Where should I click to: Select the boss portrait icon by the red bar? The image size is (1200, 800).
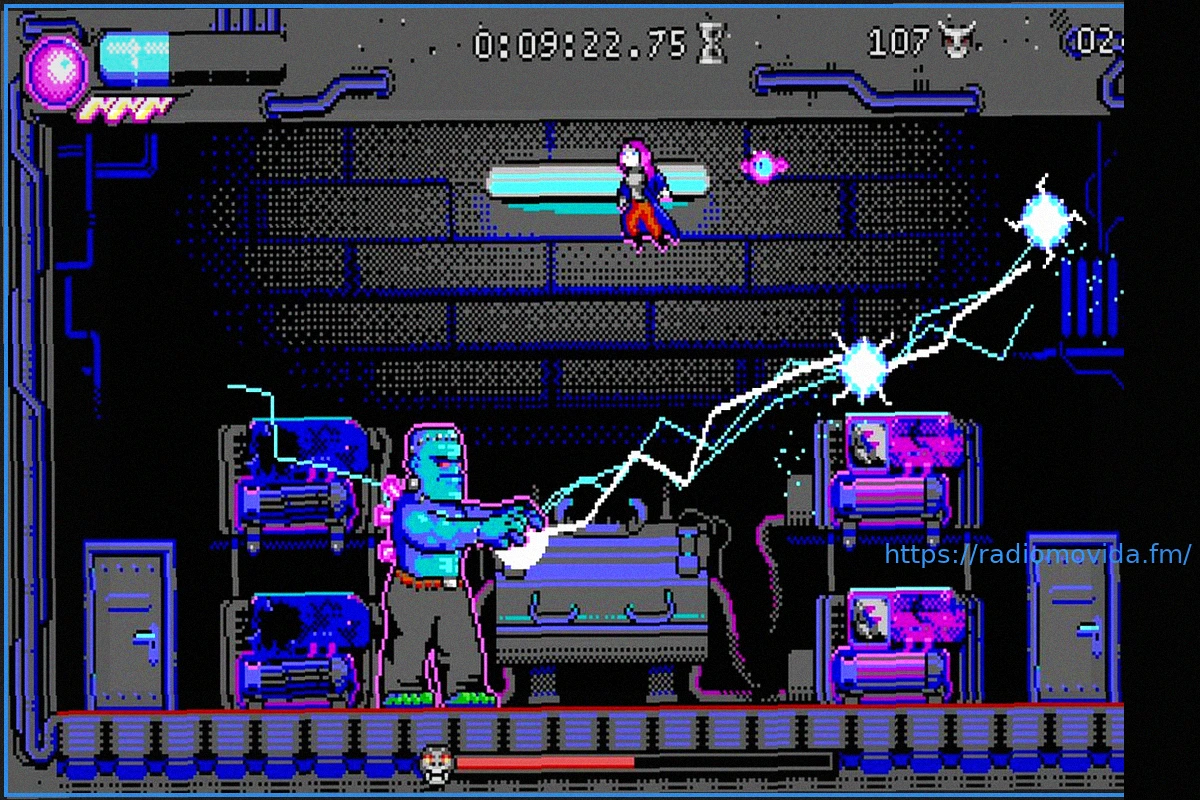435,762
